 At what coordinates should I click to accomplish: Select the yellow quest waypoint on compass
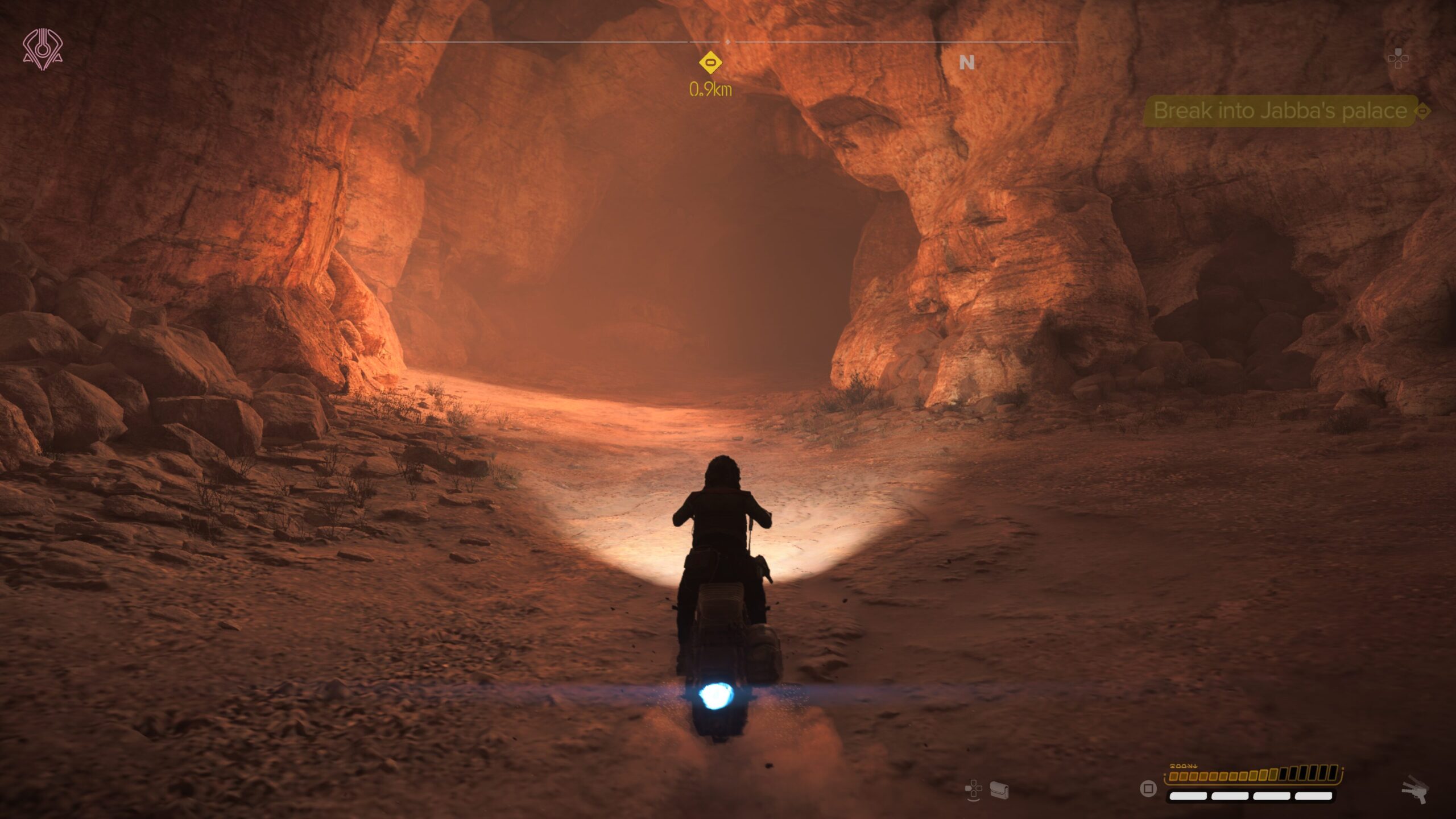pos(710,63)
